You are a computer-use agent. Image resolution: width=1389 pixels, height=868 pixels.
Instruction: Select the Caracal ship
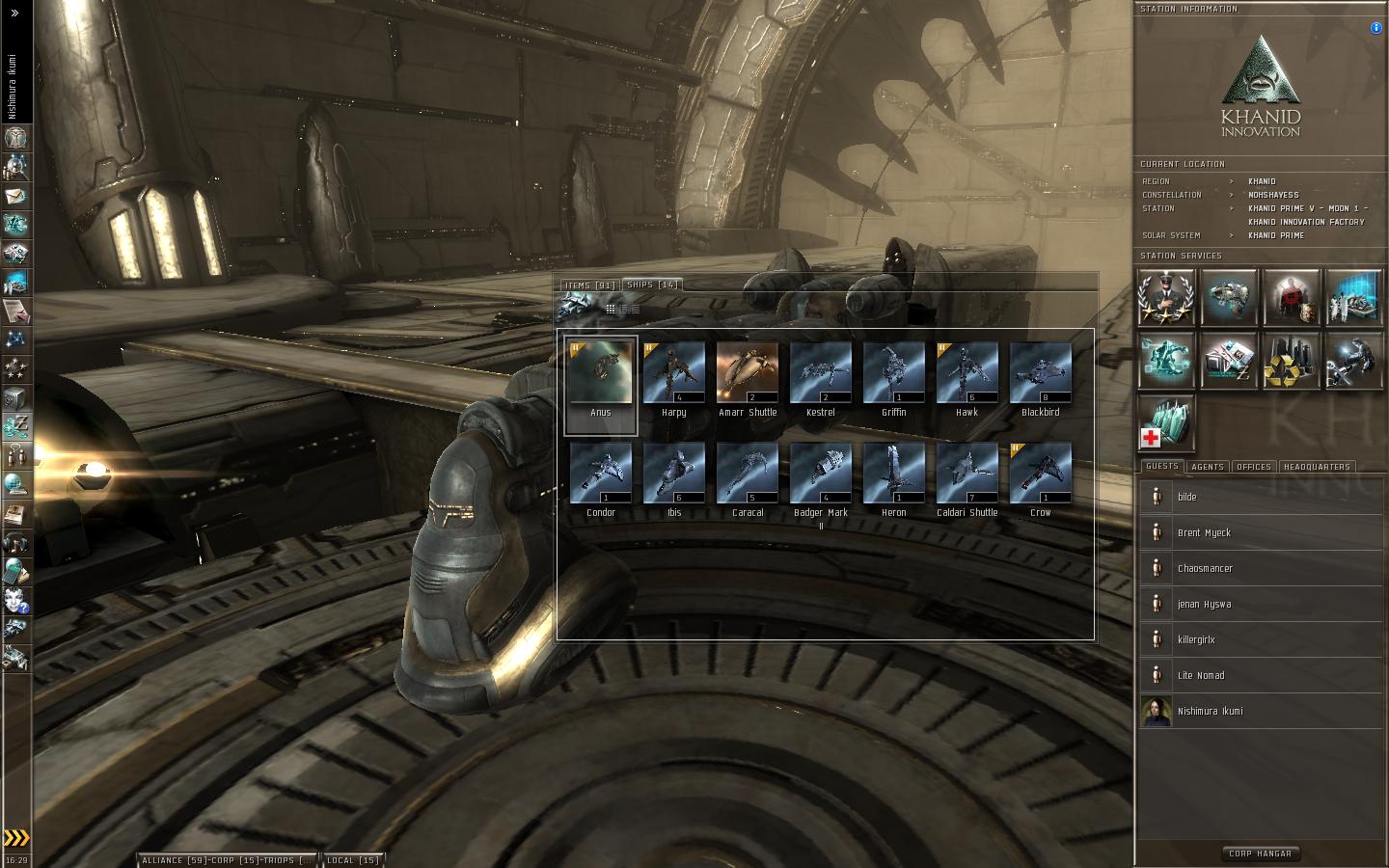pos(748,475)
